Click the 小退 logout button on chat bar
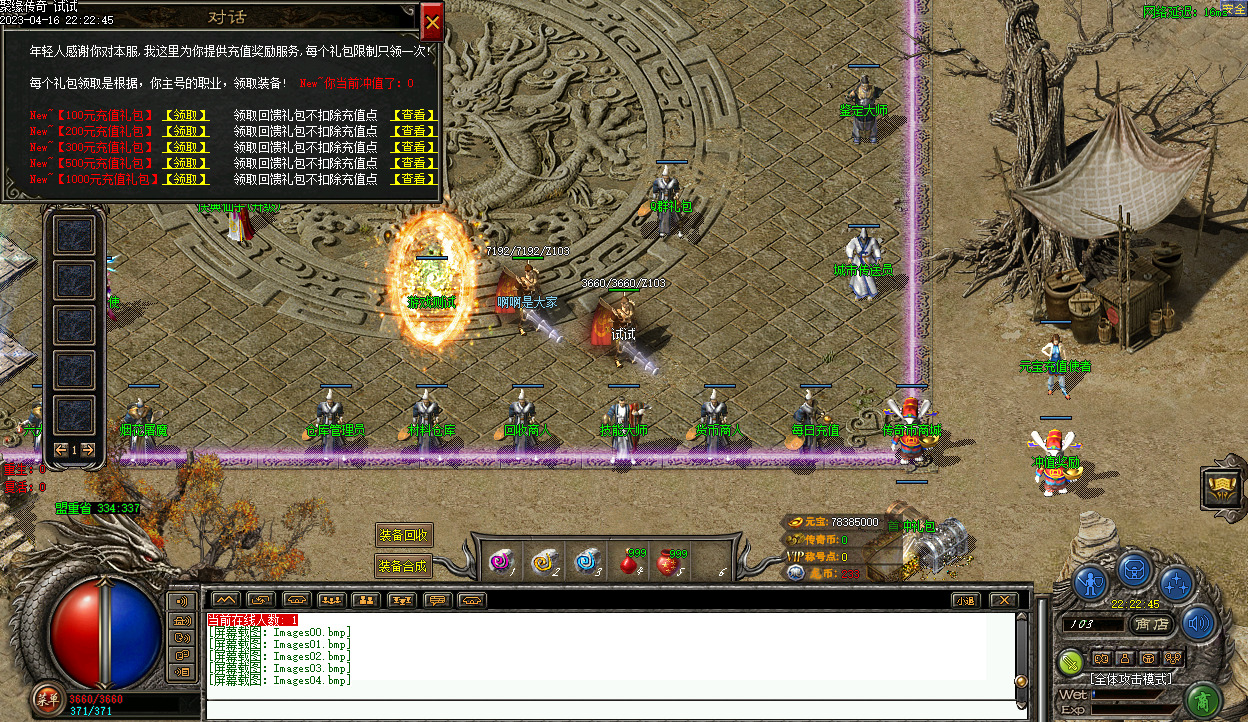This screenshot has width=1248, height=722. click(x=964, y=600)
